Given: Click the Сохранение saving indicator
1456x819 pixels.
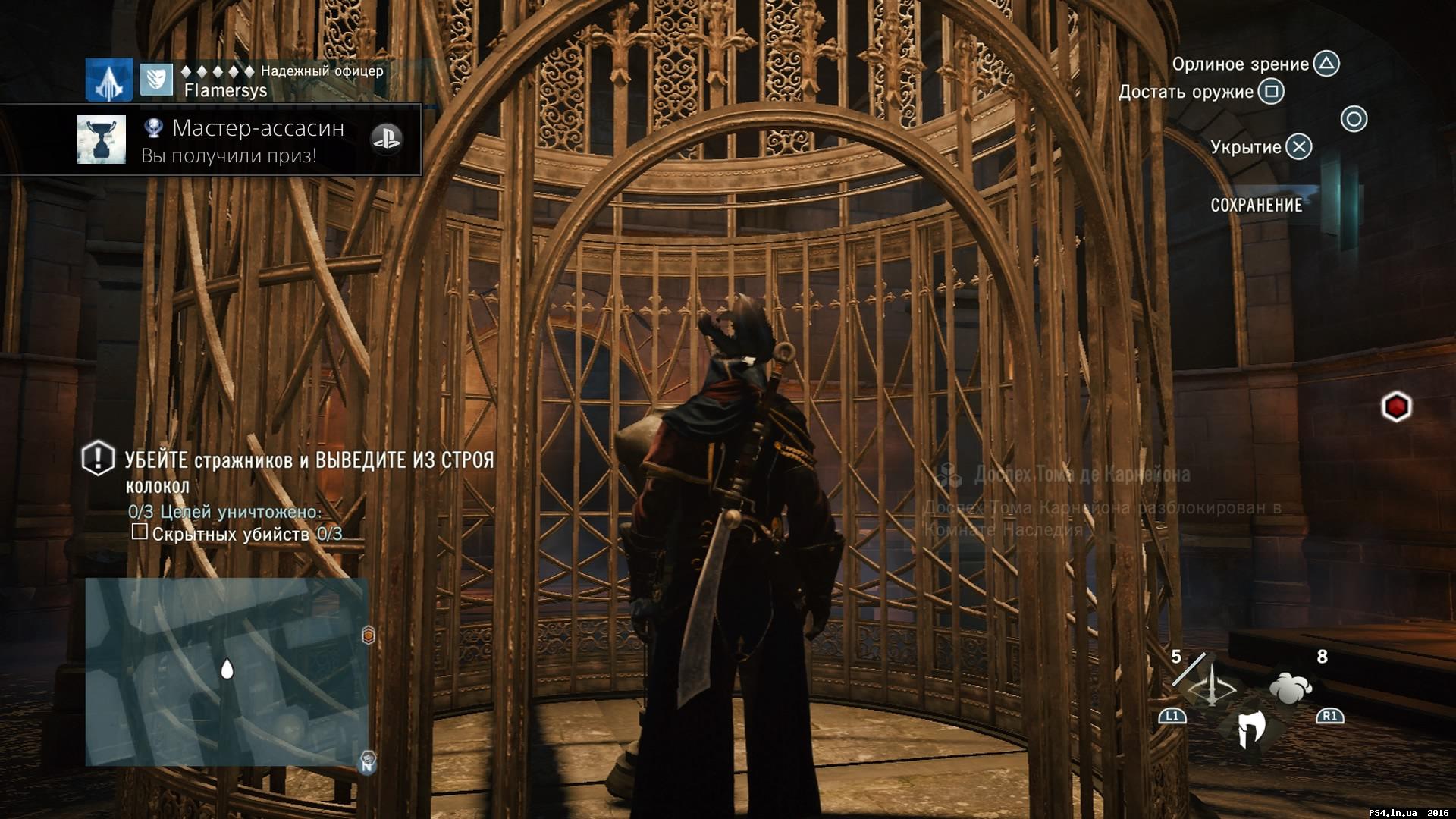Looking at the screenshot, I should pyautogui.click(x=1257, y=203).
